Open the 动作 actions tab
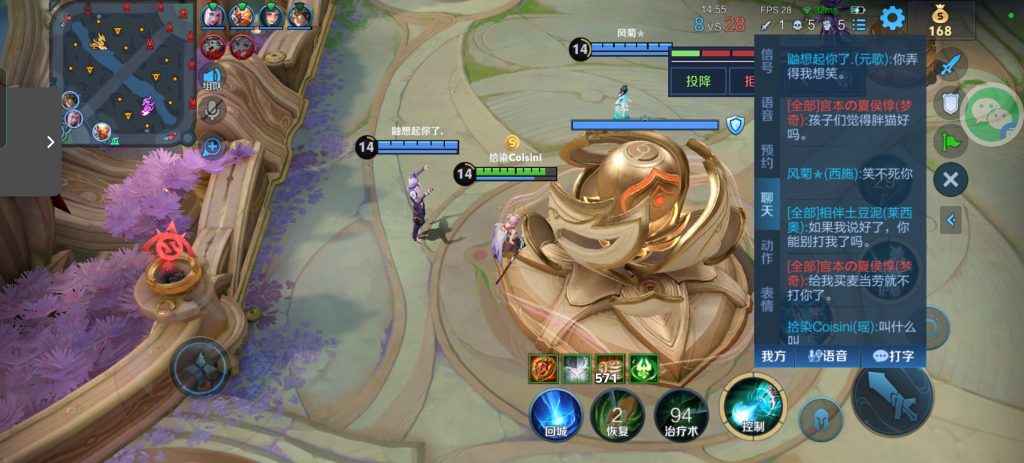Screen dimensions: 1024x463 767,252
